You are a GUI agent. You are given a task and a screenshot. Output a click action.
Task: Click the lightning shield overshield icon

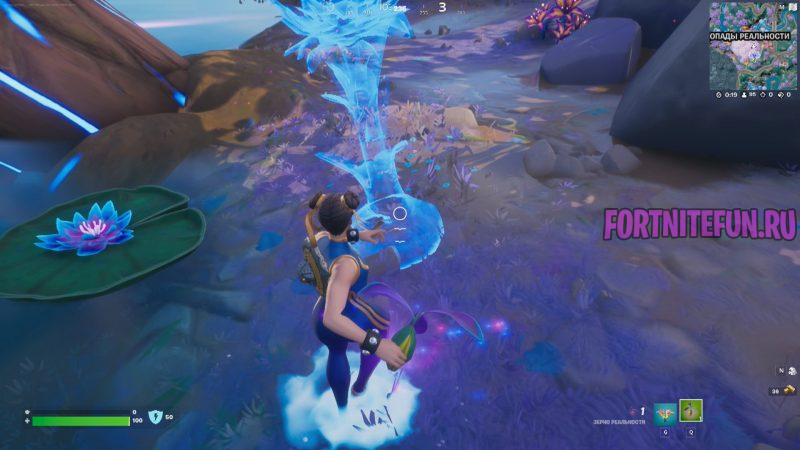tap(155, 416)
